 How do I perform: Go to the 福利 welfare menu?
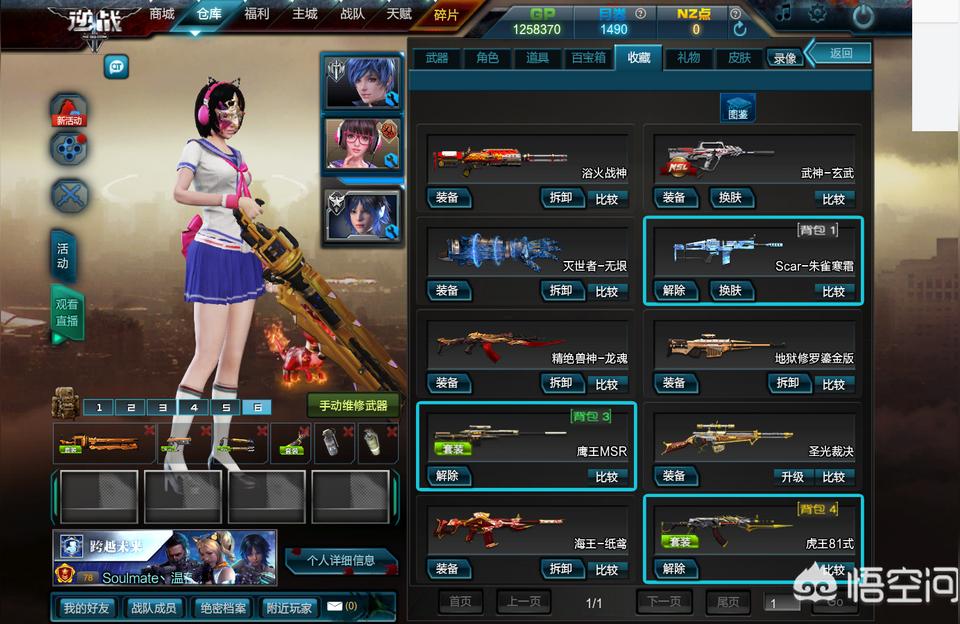point(257,14)
